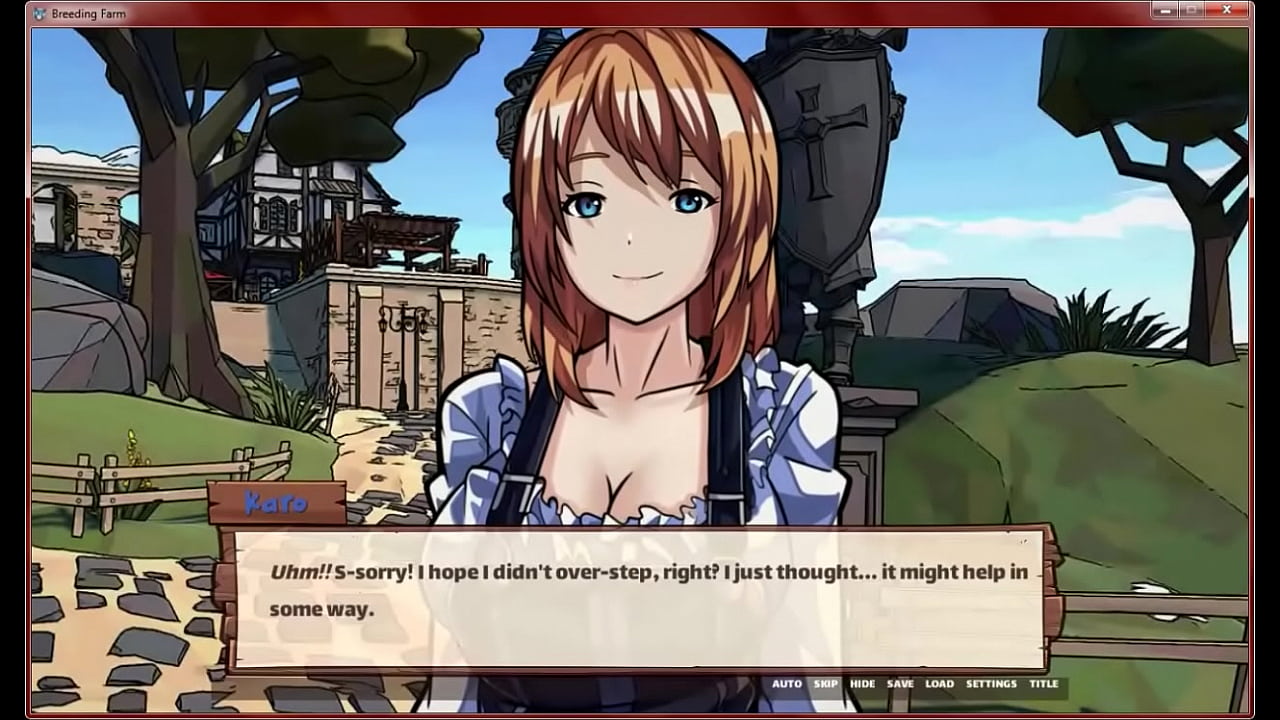Return to the TITLE screen
The width and height of the screenshot is (1280, 720).
pos(1043,684)
